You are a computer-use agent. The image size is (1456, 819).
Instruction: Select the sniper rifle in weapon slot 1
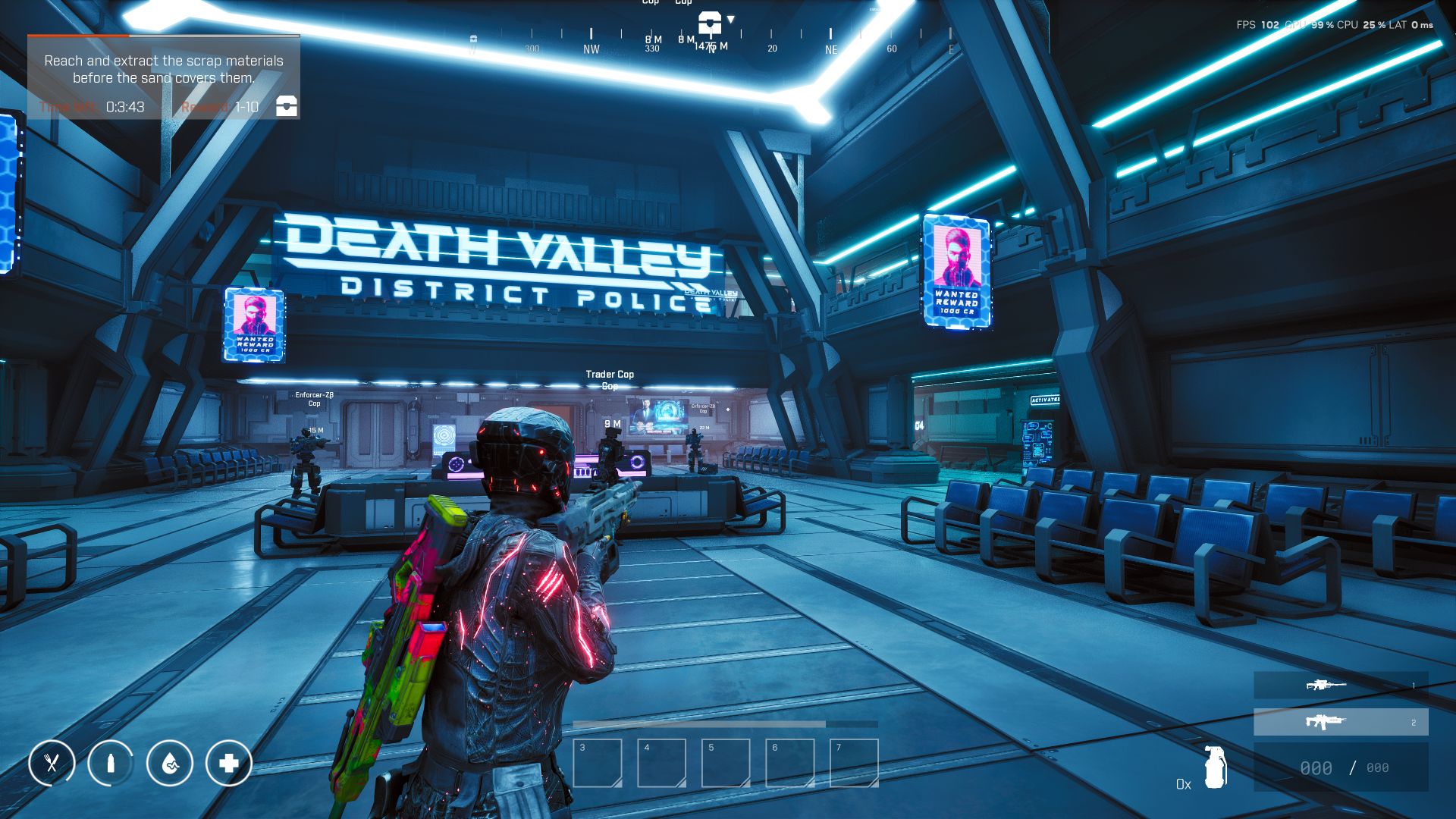pos(1340,686)
